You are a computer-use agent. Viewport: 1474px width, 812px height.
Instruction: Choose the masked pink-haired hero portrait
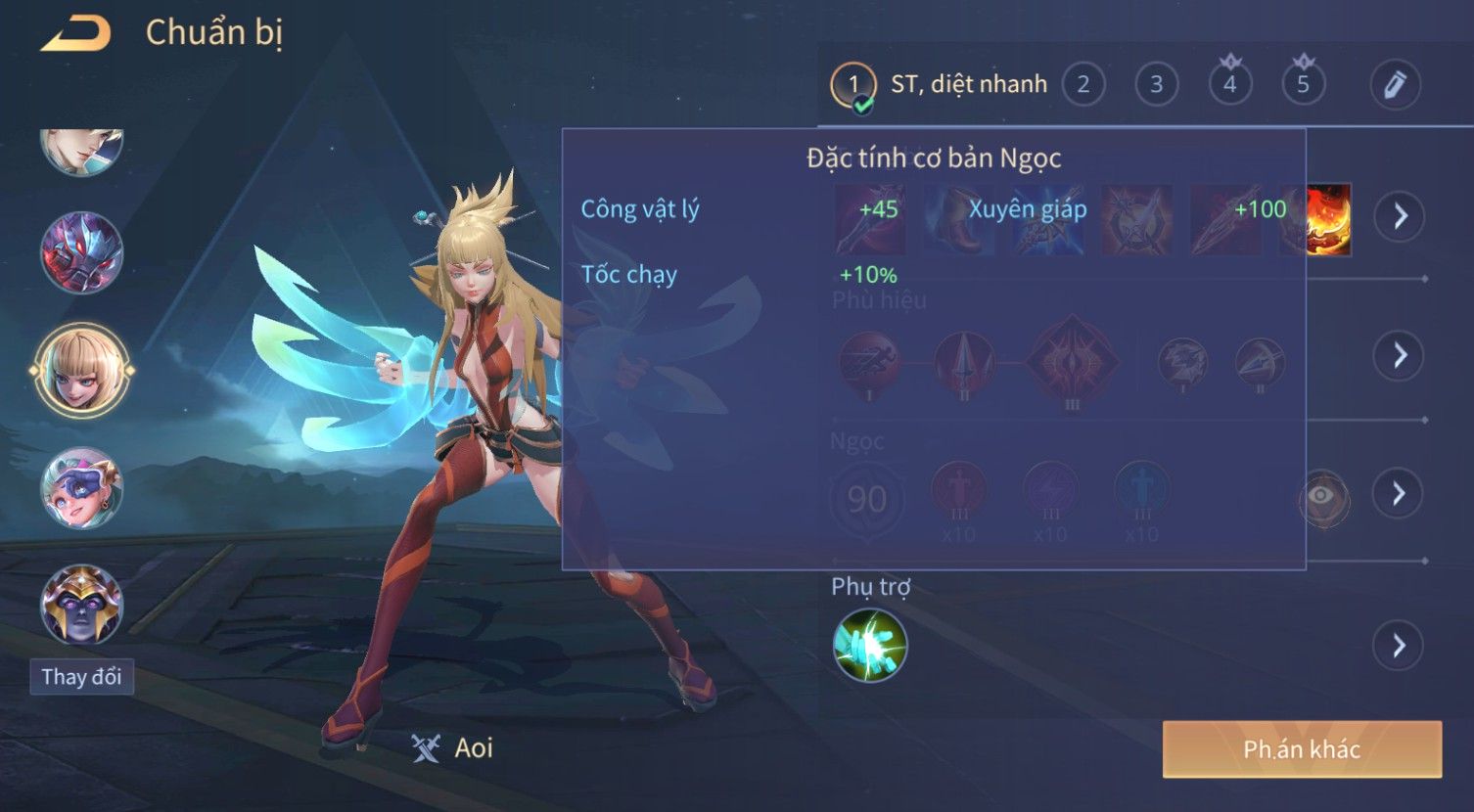(82, 487)
